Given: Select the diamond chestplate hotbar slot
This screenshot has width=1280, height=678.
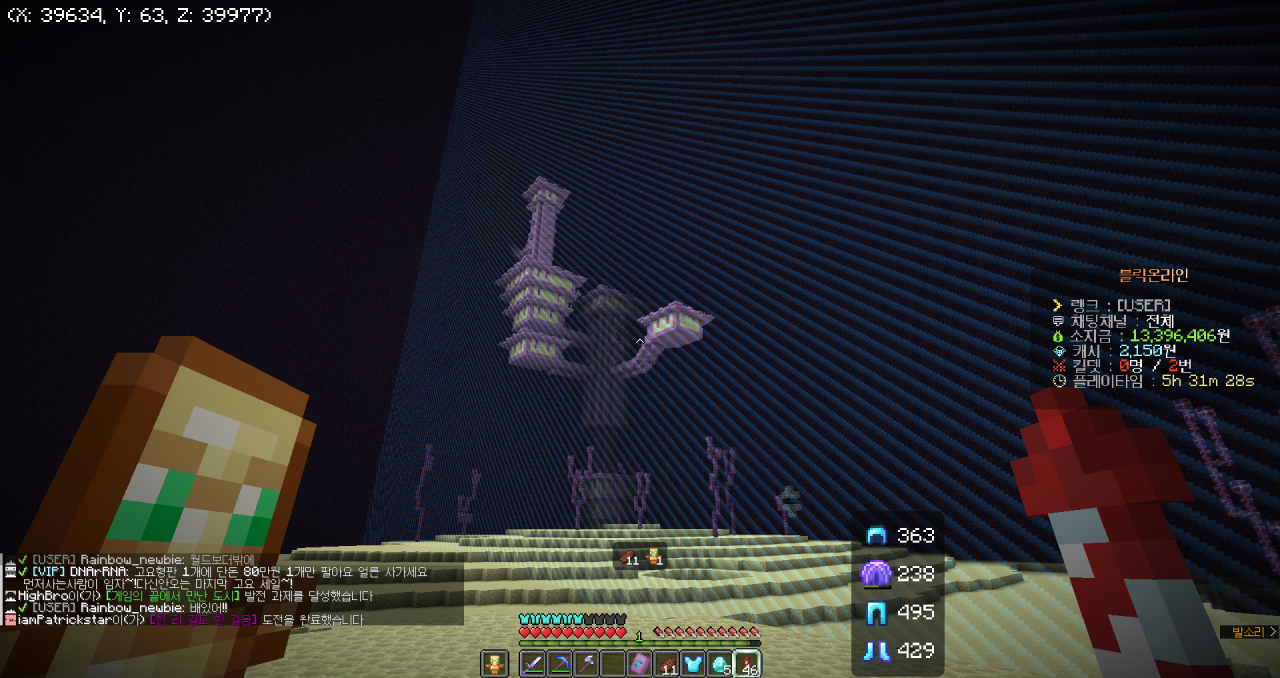Looking at the screenshot, I should 693,664.
